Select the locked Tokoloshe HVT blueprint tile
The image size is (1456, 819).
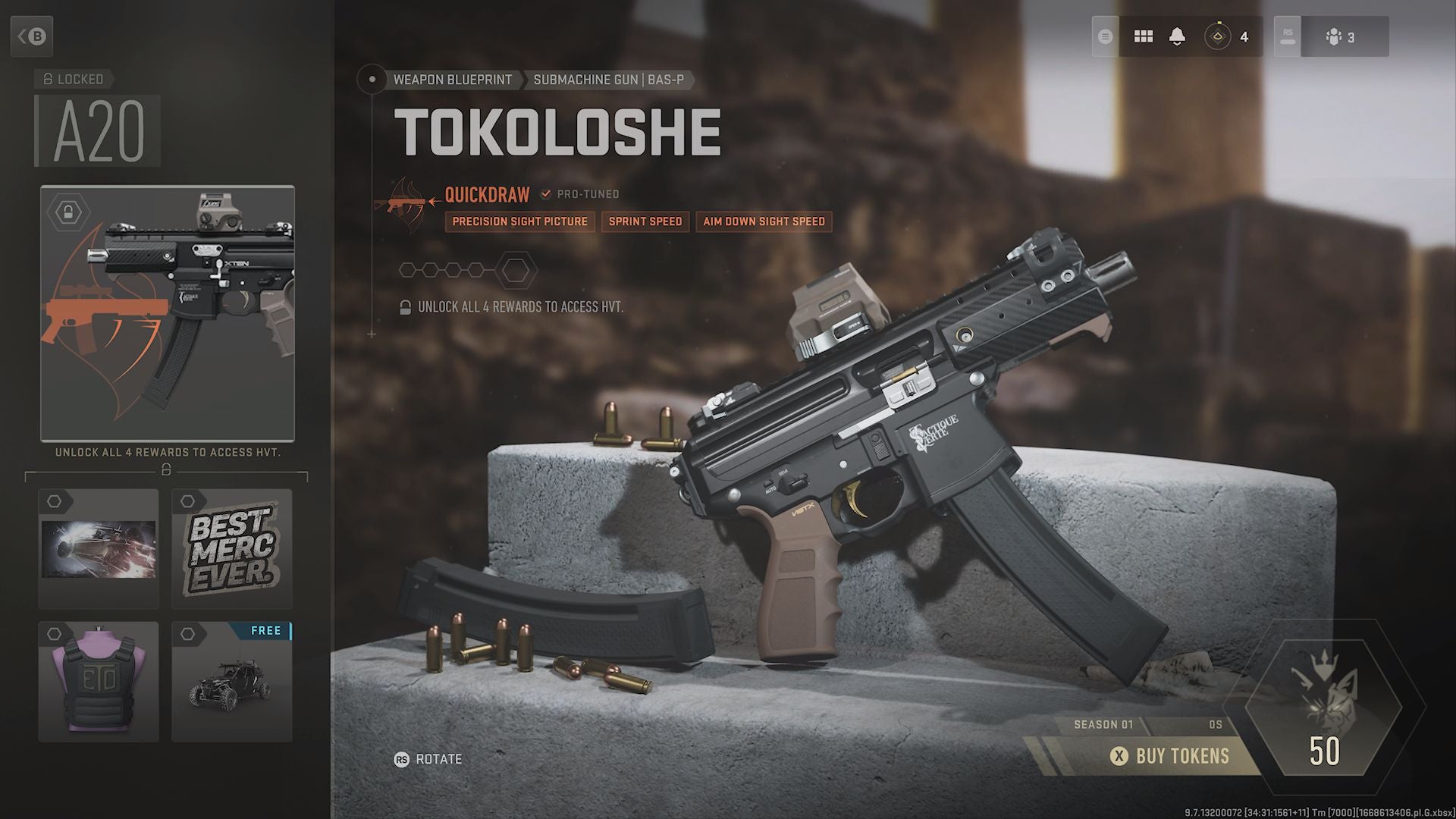pos(168,313)
